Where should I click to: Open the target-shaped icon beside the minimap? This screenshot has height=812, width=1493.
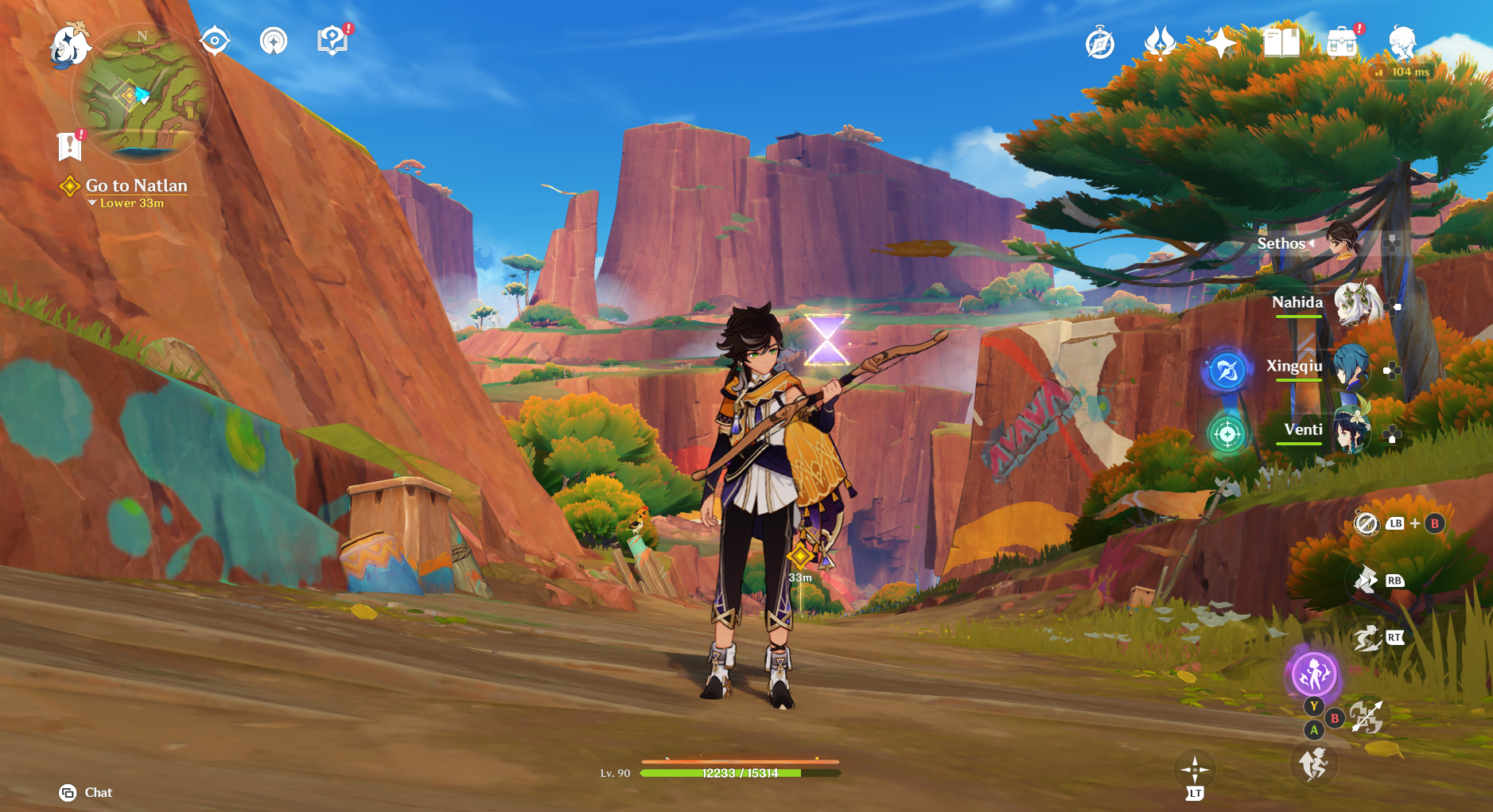click(215, 41)
